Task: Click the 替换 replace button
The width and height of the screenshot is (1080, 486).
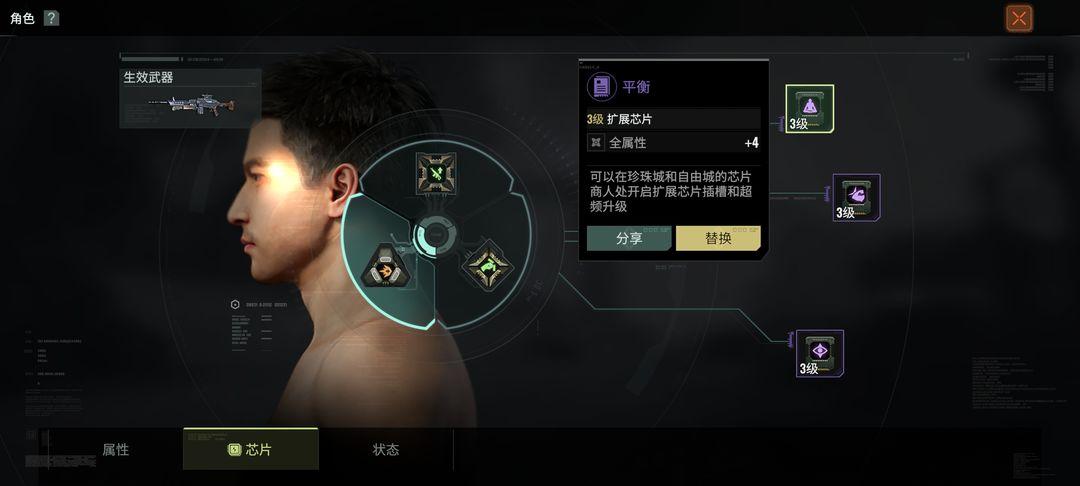Action: (x=718, y=238)
